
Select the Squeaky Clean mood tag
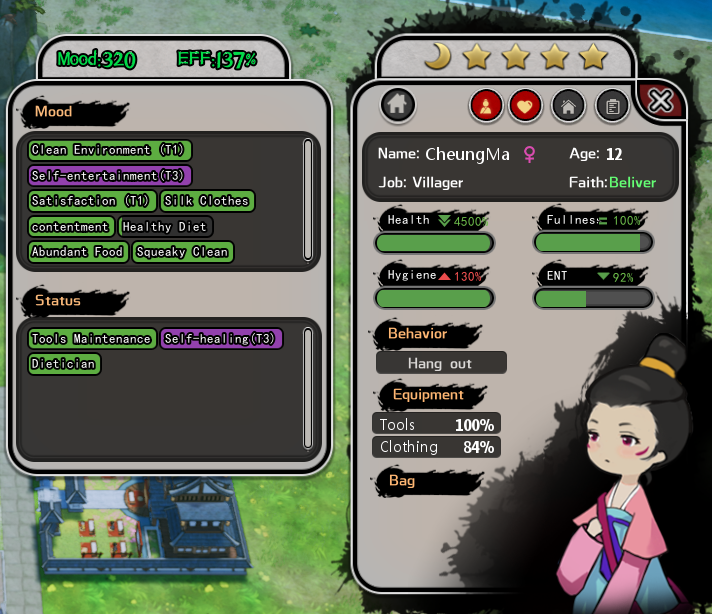[x=182, y=252]
